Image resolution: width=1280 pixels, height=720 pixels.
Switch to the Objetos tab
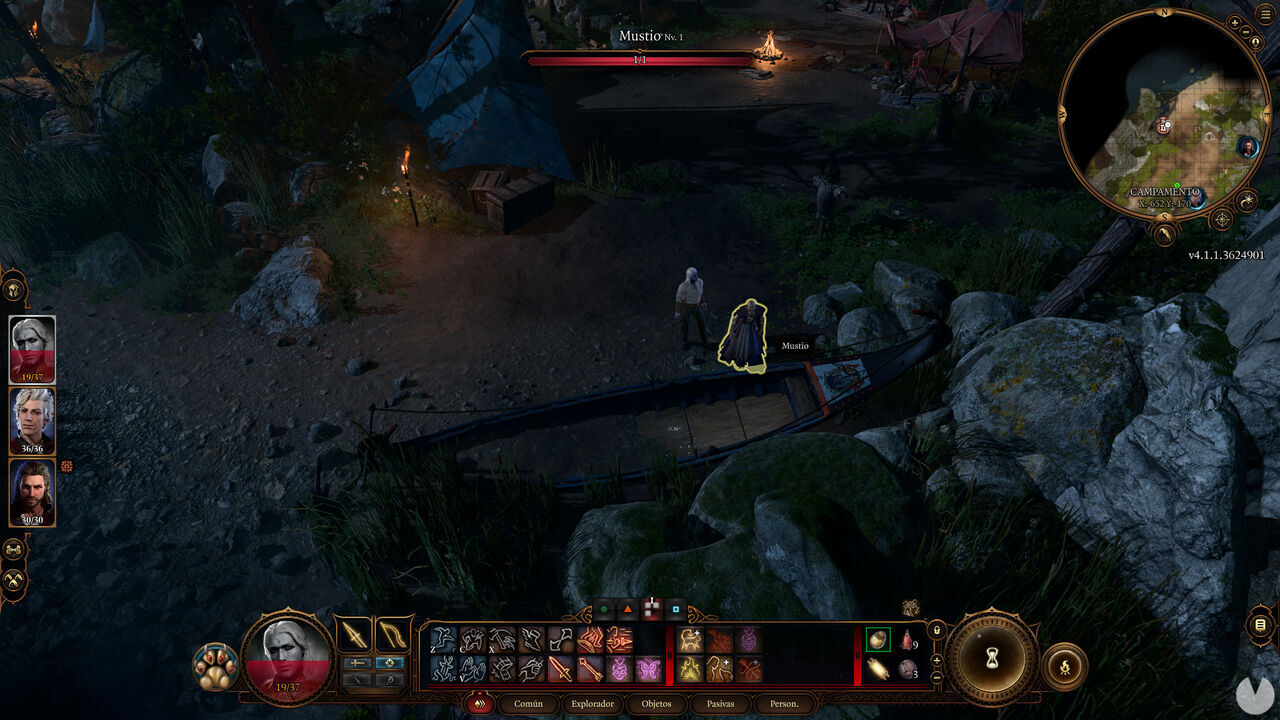[x=656, y=704]
